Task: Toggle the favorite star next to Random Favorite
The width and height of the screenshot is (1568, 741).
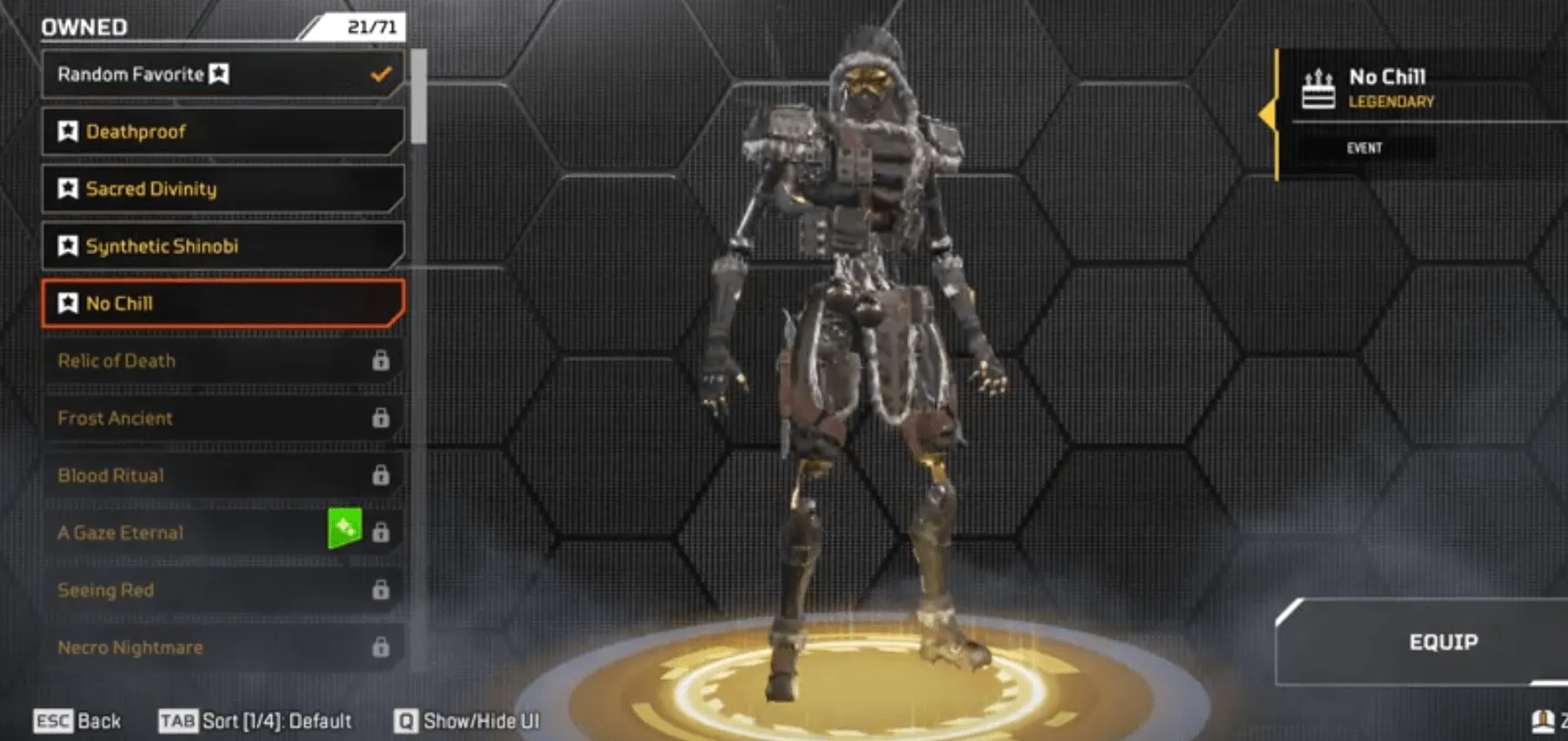Action: click(218, 75)
